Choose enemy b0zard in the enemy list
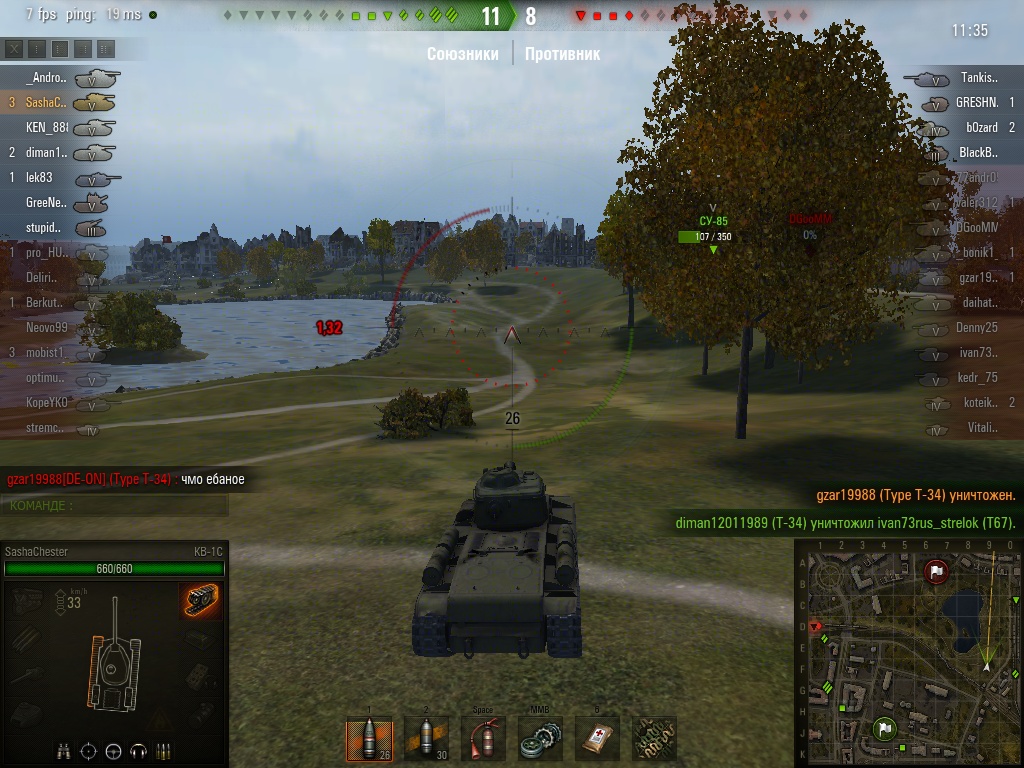 [981, 127]
